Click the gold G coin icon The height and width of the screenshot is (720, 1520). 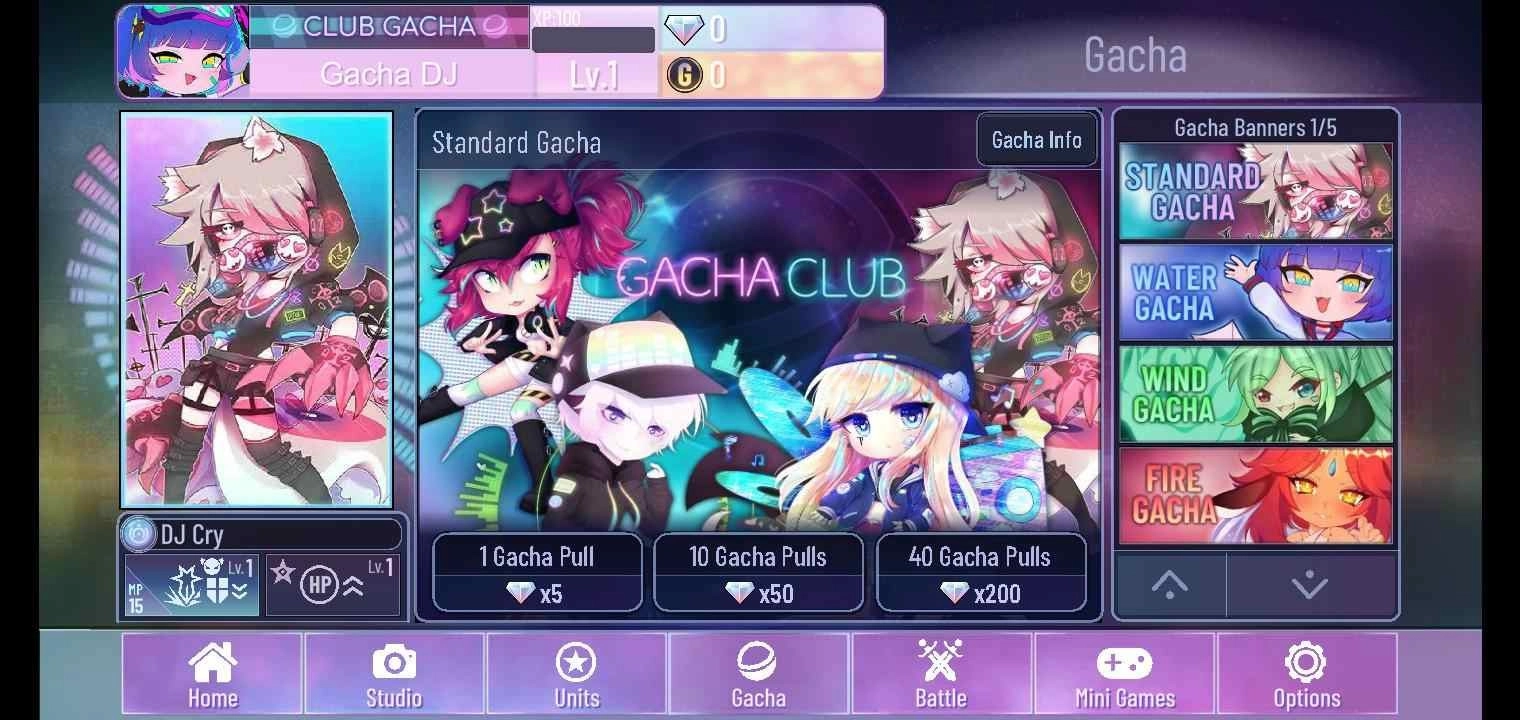687,75
